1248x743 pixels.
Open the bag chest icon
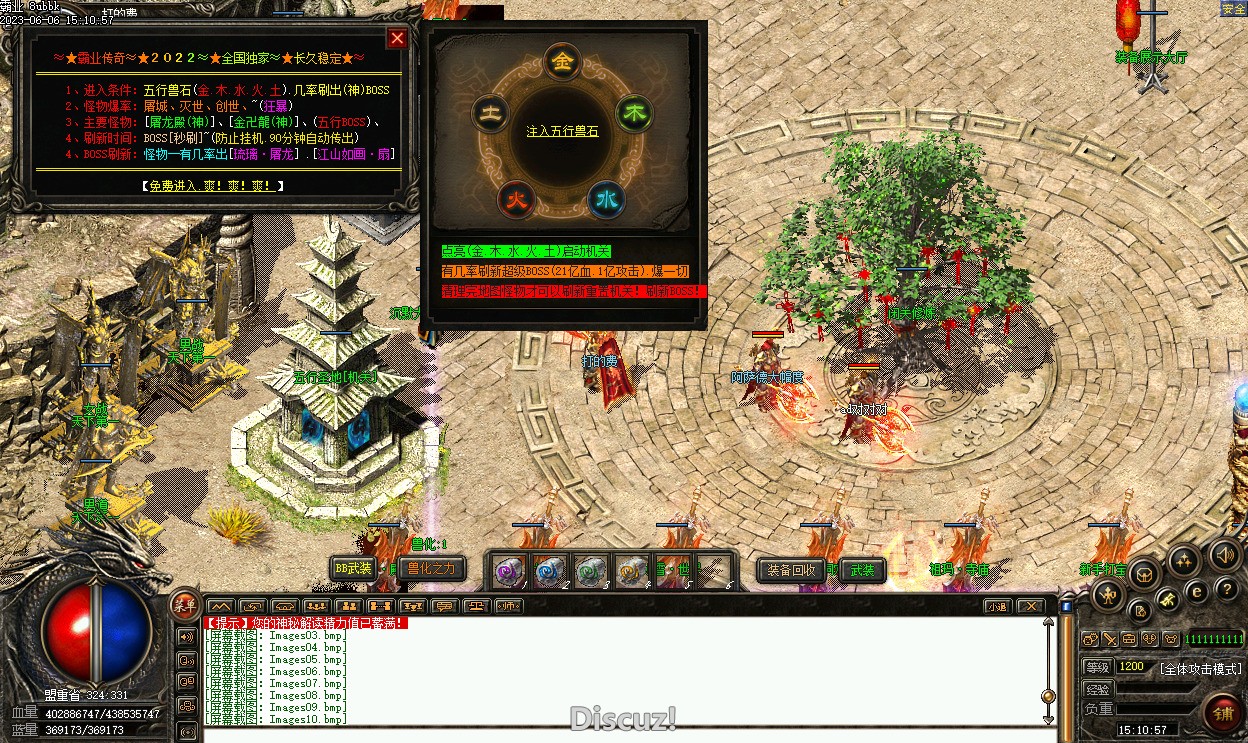coord(1144,573)
